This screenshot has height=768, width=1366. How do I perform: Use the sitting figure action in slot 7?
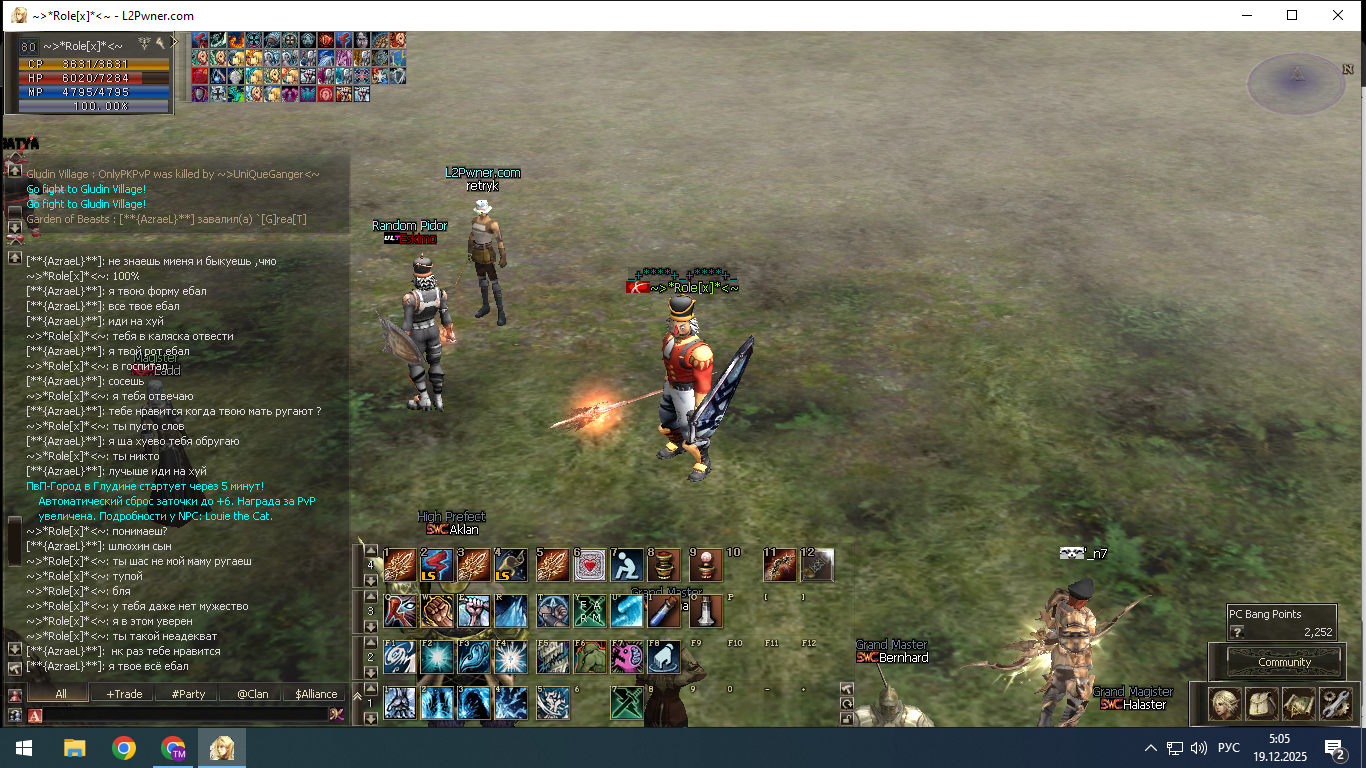[x=627, y=566]
